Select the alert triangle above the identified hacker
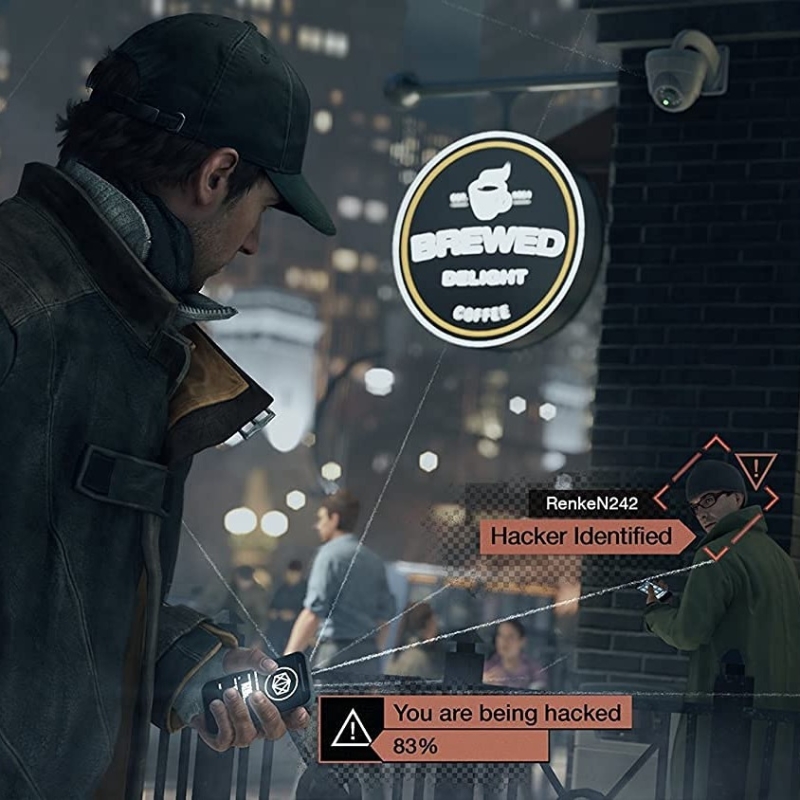The width and height of the screenshot is (800, 800). [x=756, y=467]
